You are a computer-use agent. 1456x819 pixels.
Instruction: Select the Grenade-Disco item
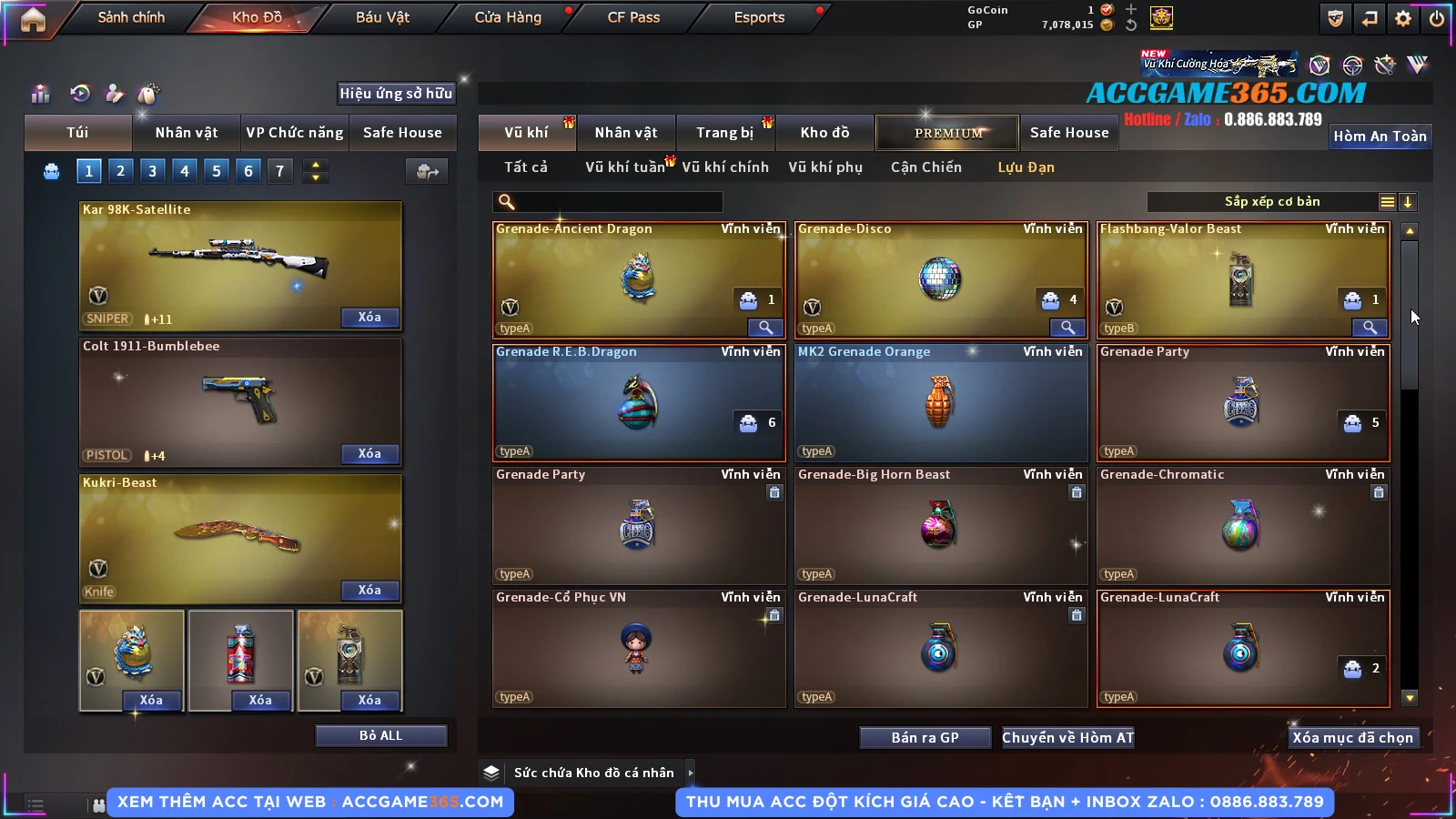(x=940, y=280)
